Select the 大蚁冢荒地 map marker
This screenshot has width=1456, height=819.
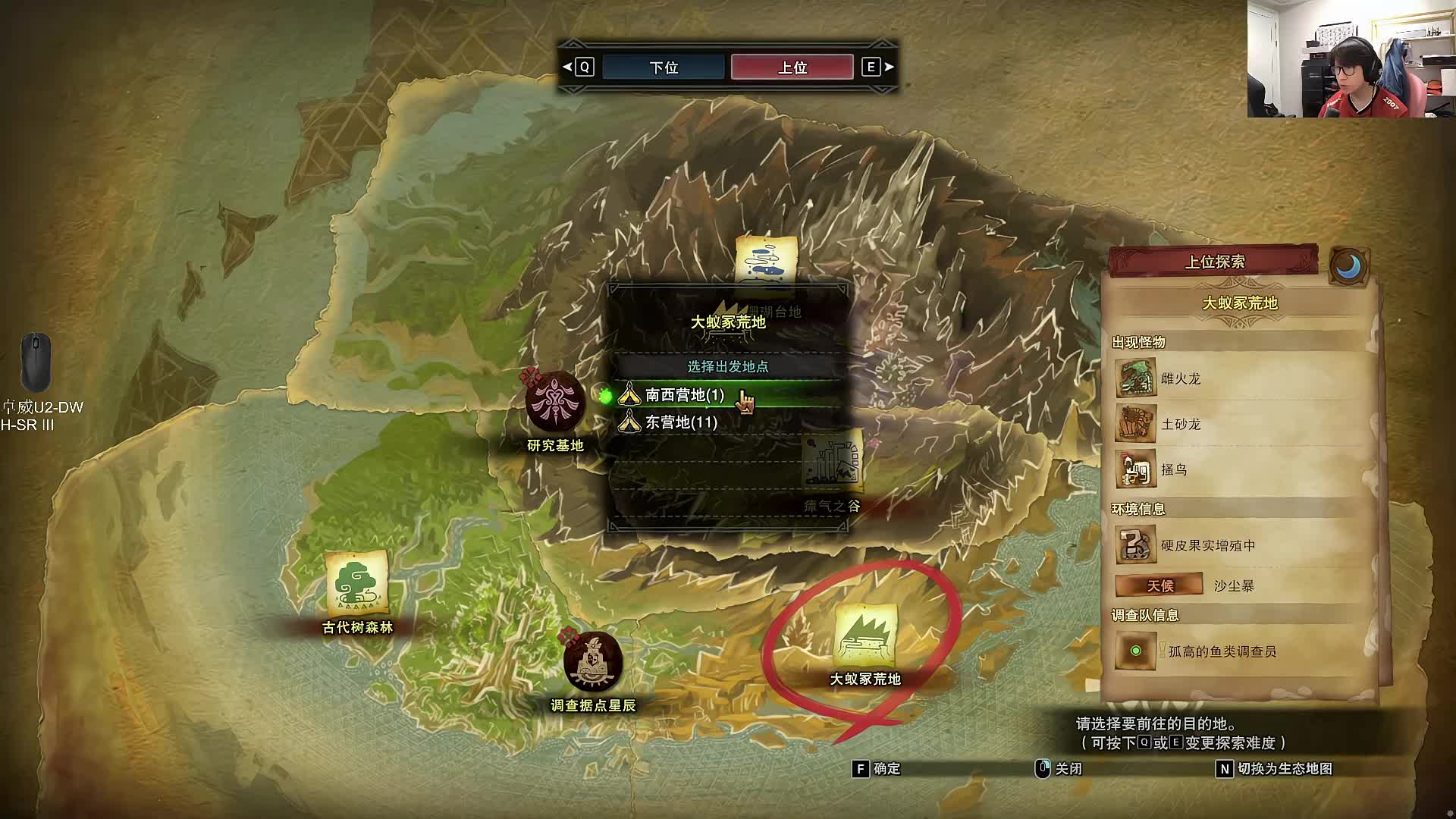865,637
